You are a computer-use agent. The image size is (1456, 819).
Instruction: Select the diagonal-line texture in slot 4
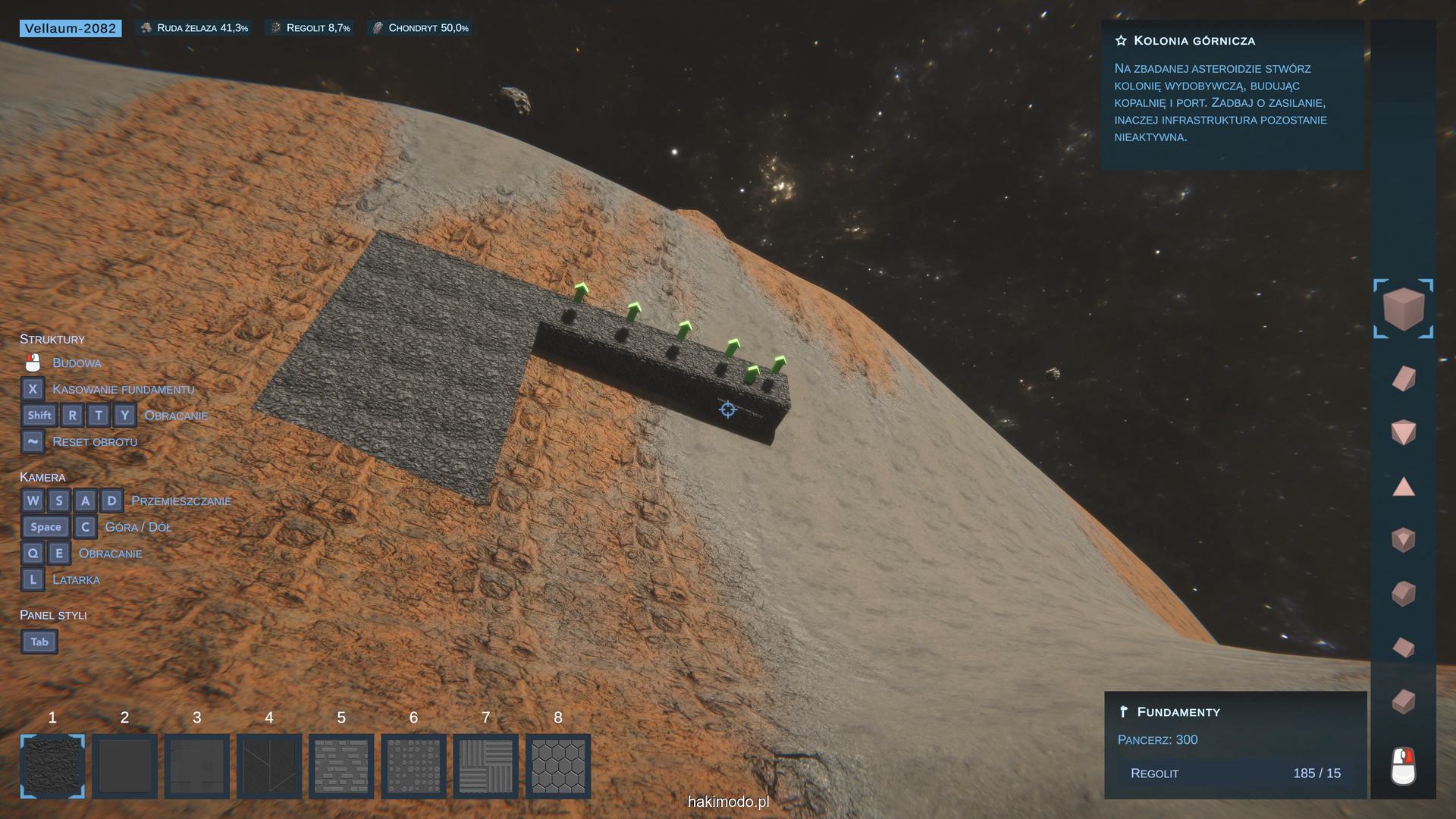[x=269, y=766]
